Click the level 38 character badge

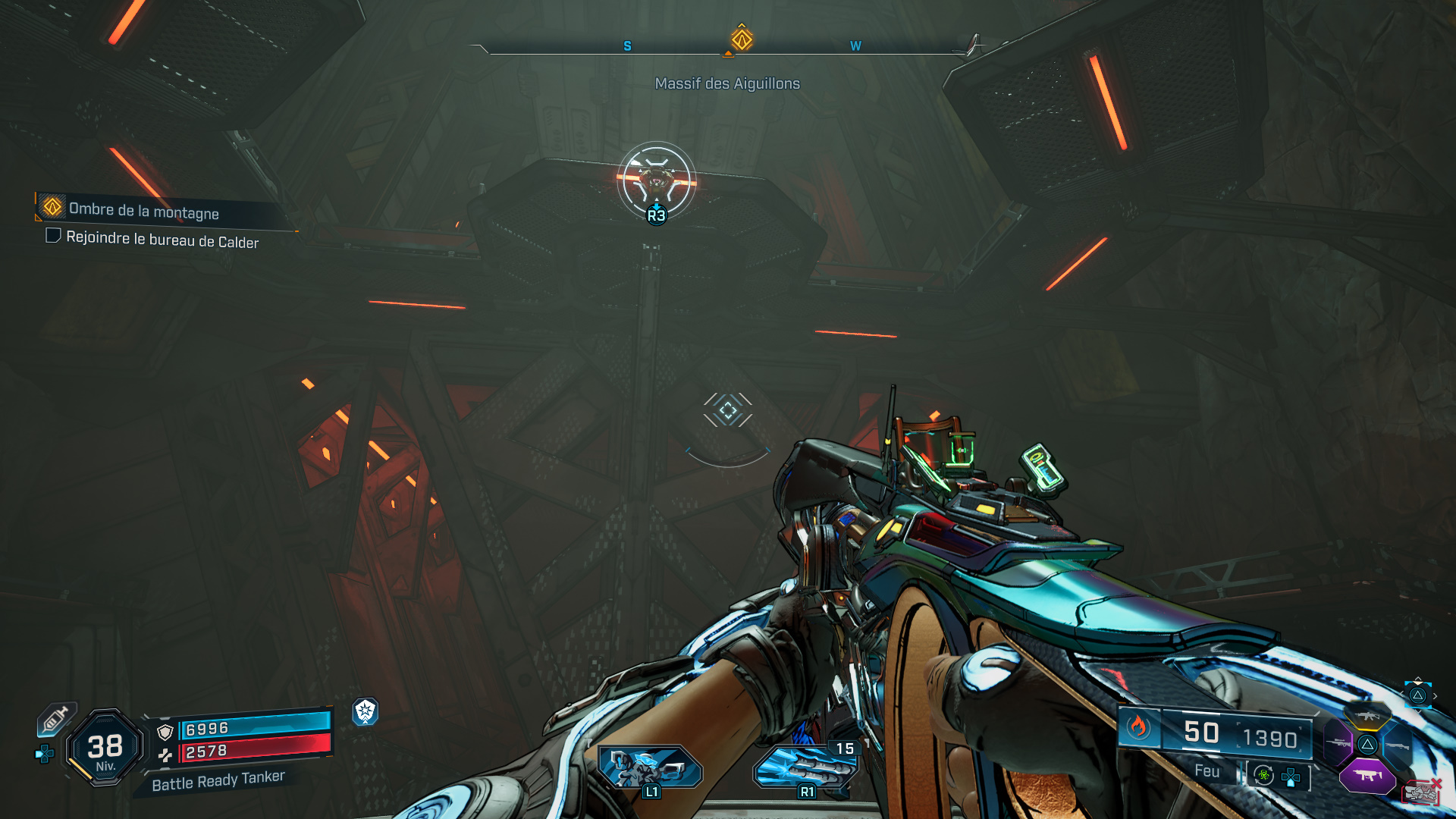[x=105, y=748]
